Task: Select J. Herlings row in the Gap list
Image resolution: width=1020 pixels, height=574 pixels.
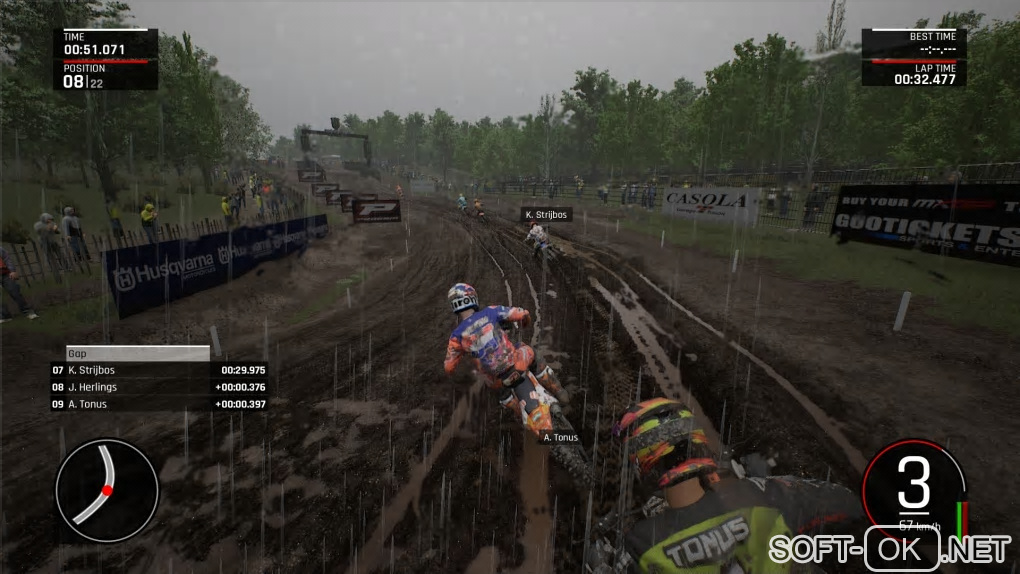Action: 159,387
